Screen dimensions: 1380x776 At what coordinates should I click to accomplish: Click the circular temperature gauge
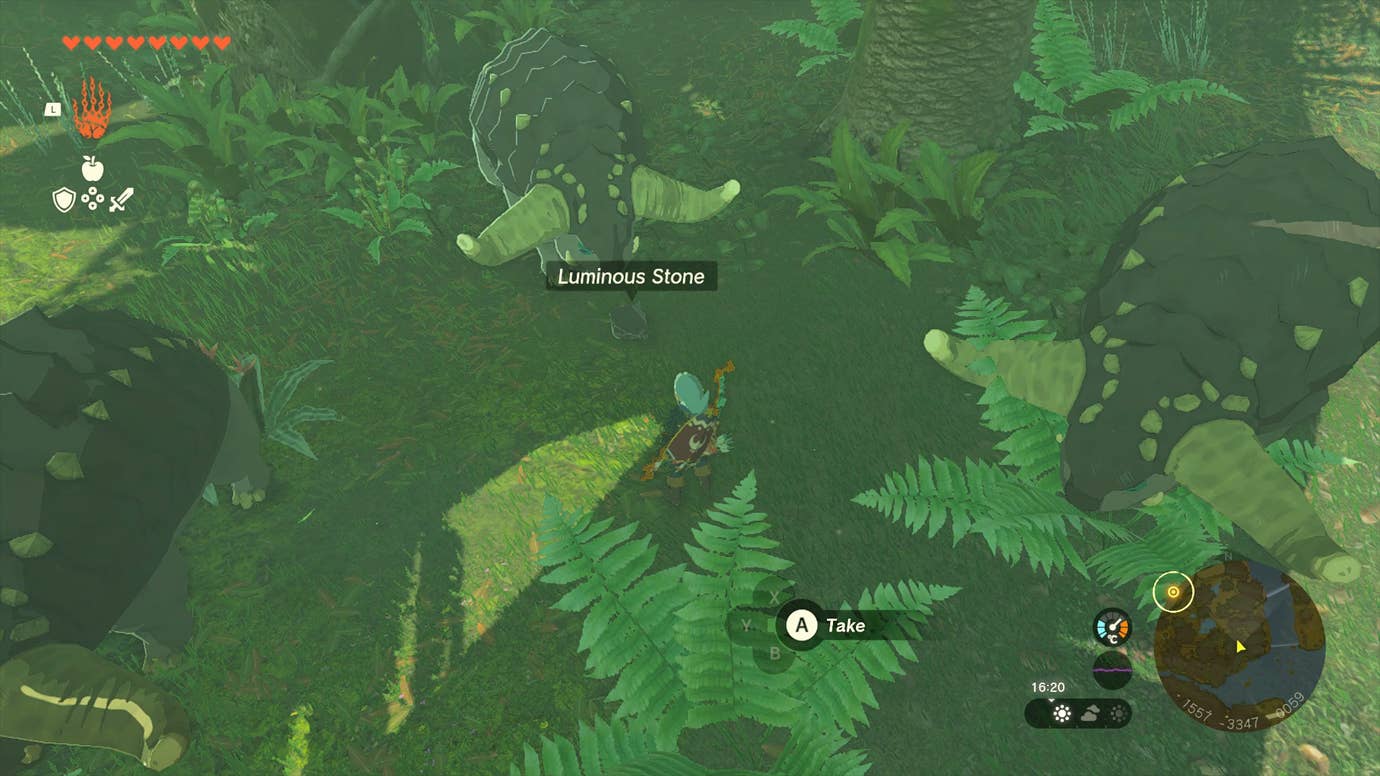(1112, 626)
